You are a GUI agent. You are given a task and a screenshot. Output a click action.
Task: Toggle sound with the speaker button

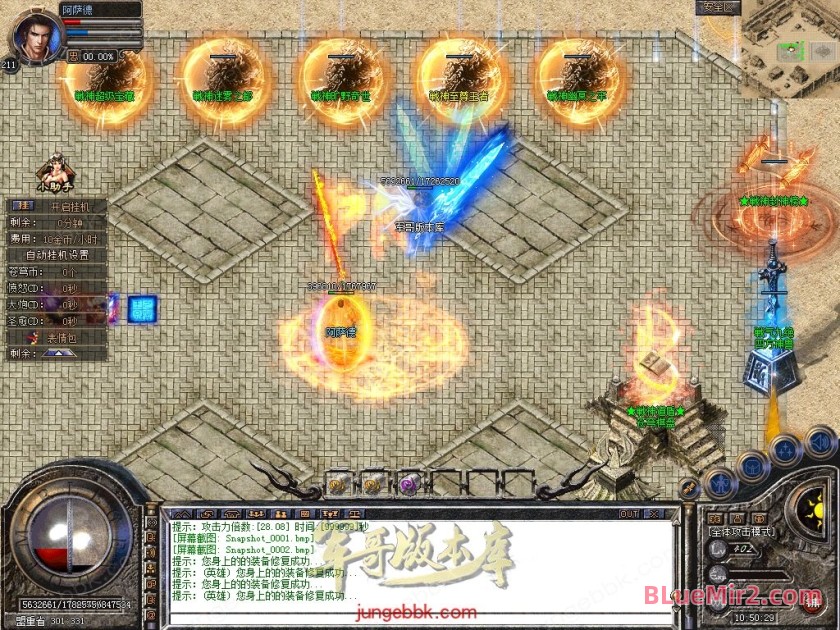pos(820,441)
